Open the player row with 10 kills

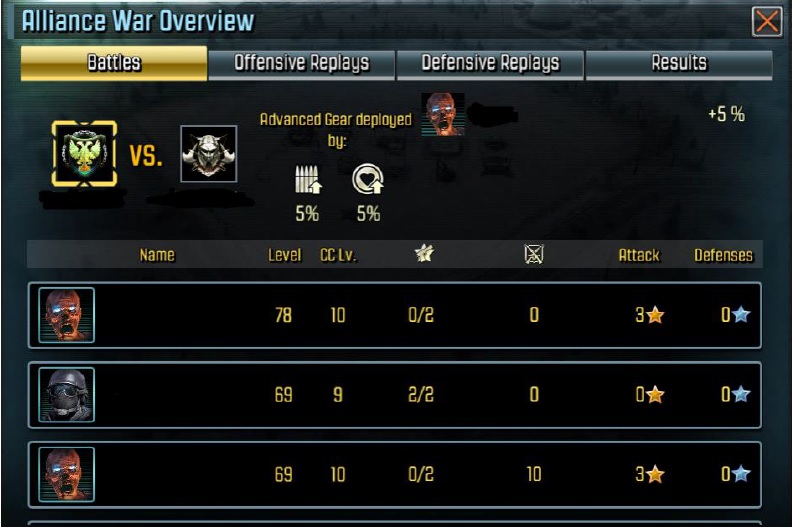click(395, 474)
